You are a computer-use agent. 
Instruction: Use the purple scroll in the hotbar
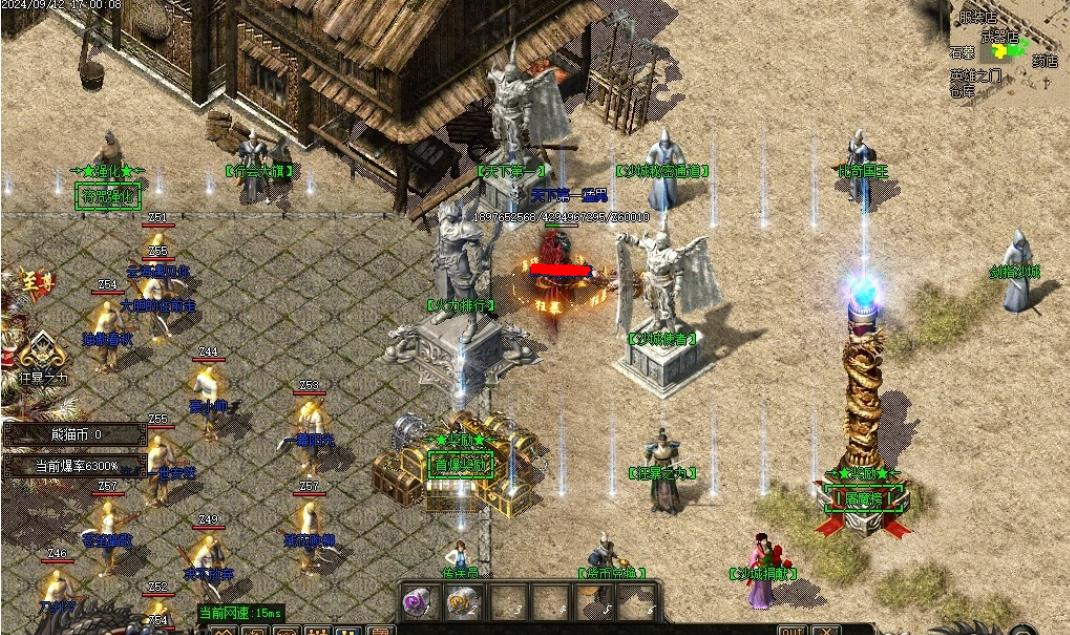click(417, 602)
